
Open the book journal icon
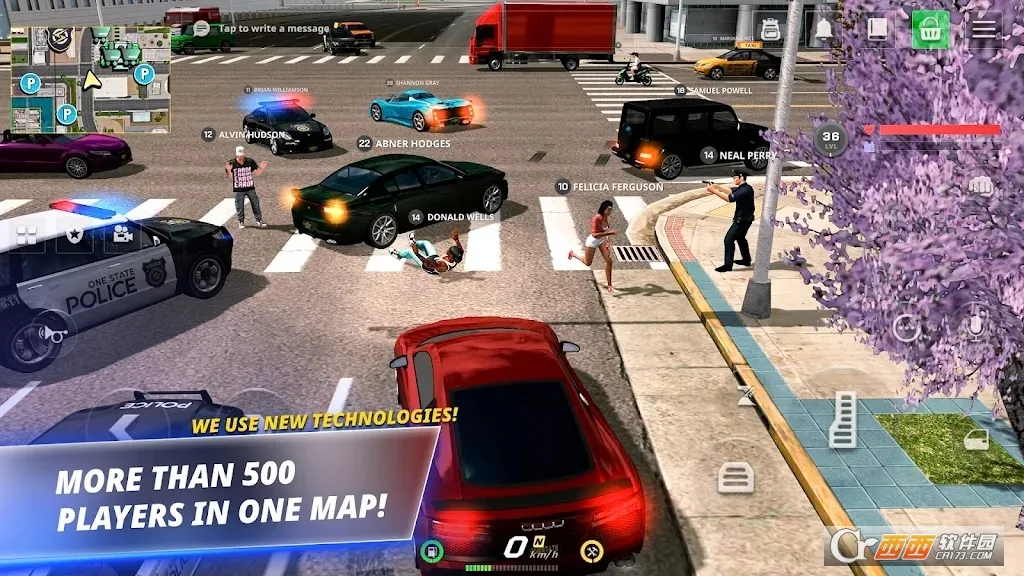coord(877,30)
